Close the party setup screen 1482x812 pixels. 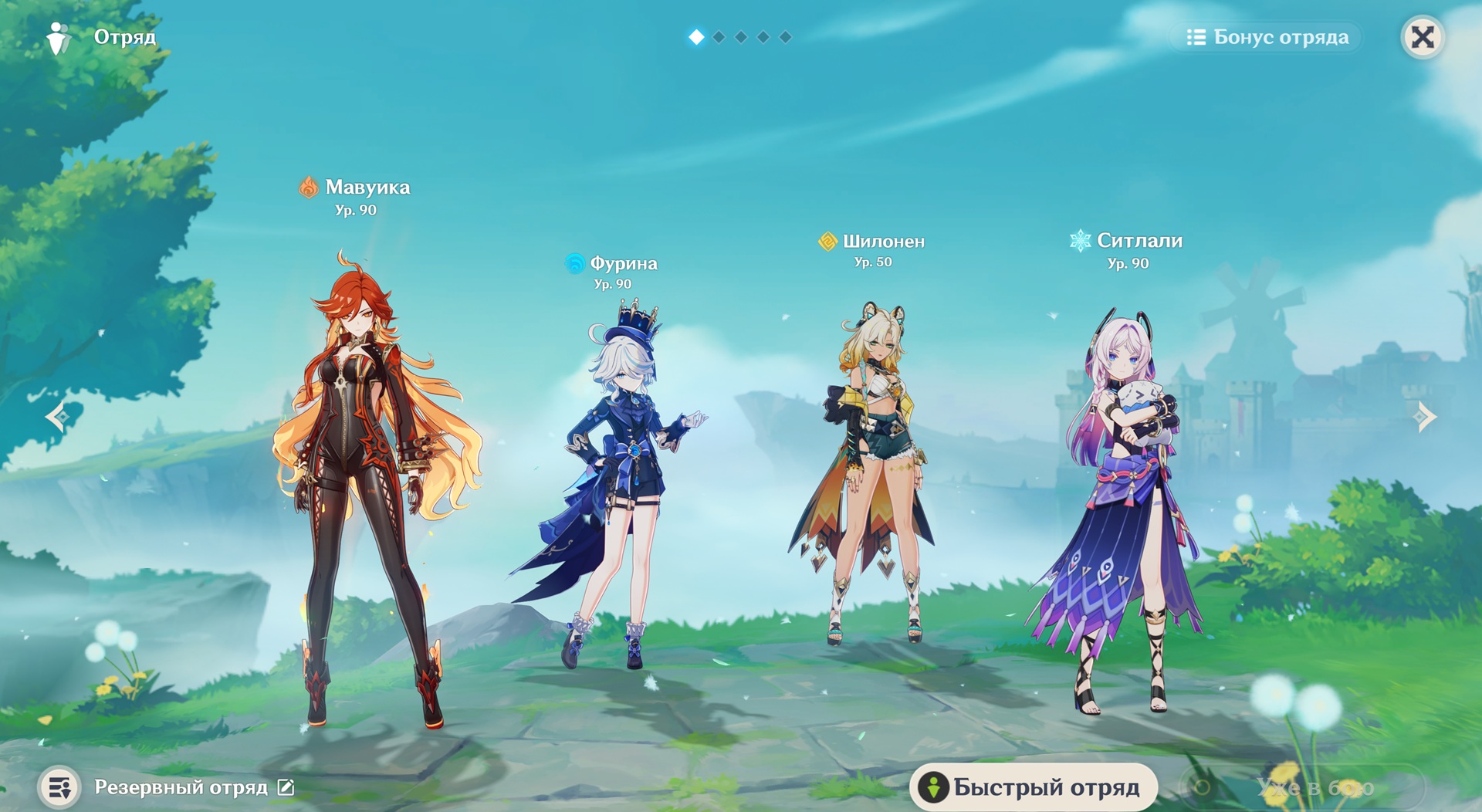pos(1423,37)
